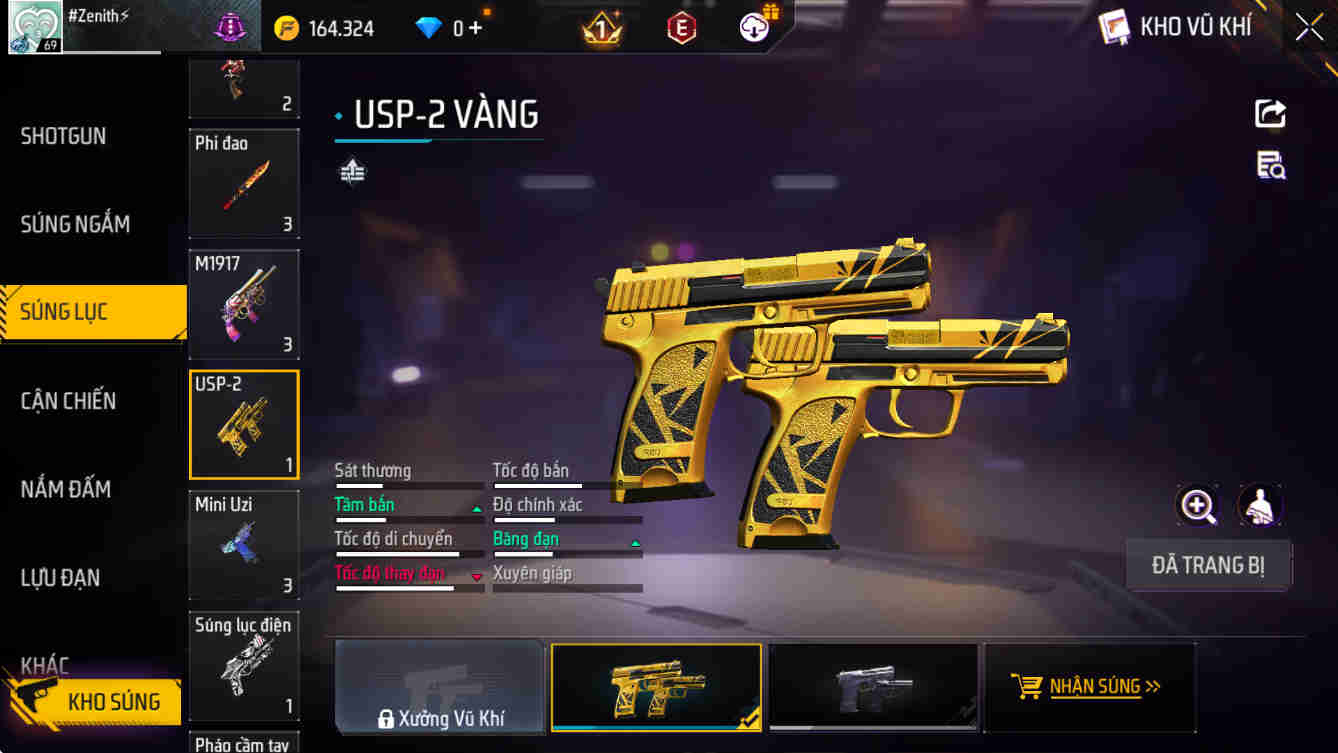
Task: Open the #Zenith player avatar profile
Action: coord(36,27)
